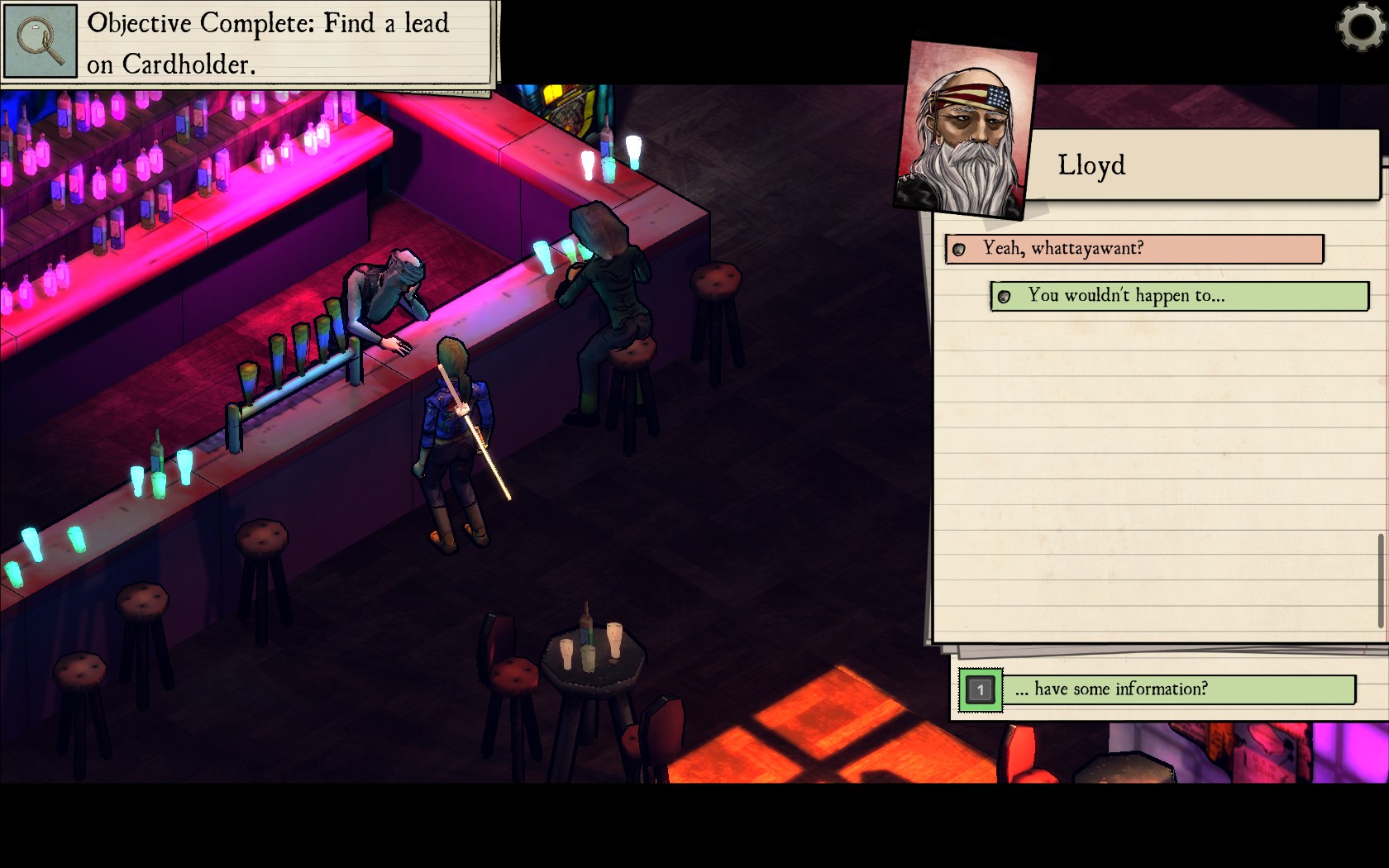This screenshot has width=1389, height=868.
Task: Click the dialogue log scrollbar
Action: point(1380,580)
